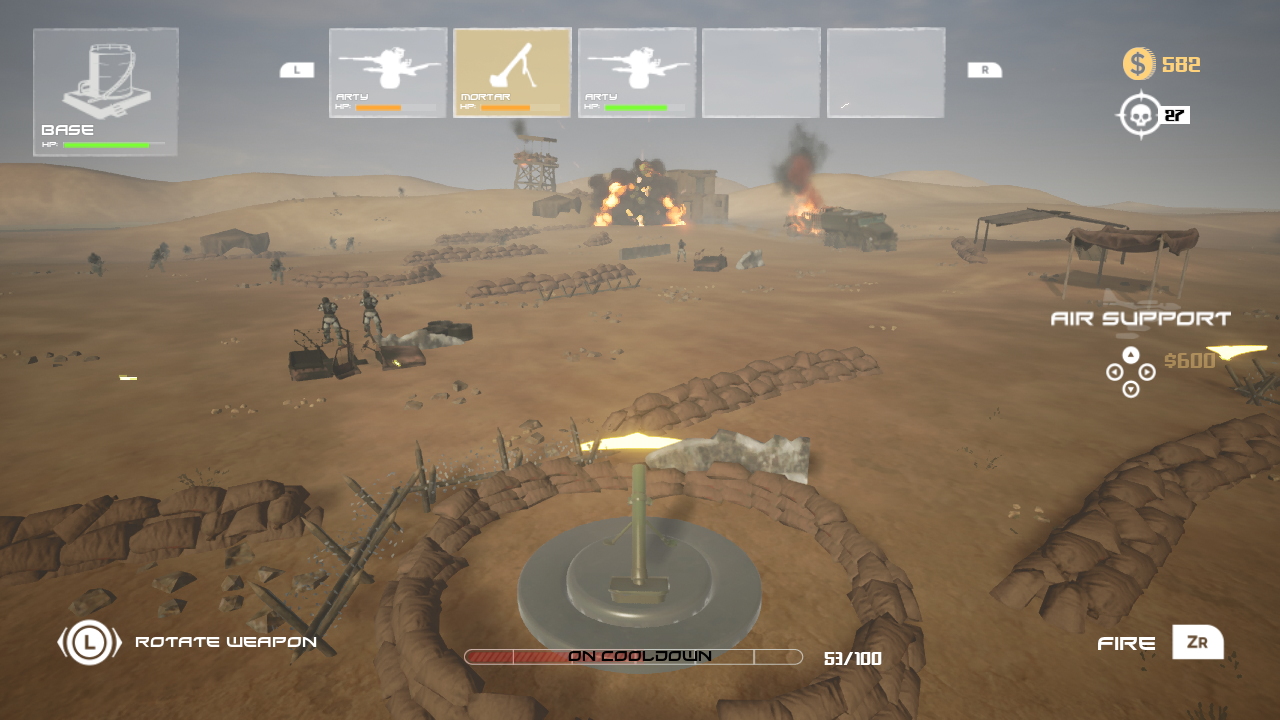Image resolution: width=1280 pixels, height=720 pixels.
Task: Select the highlighted MORTAR weapon slot
Action: (512, 72)
